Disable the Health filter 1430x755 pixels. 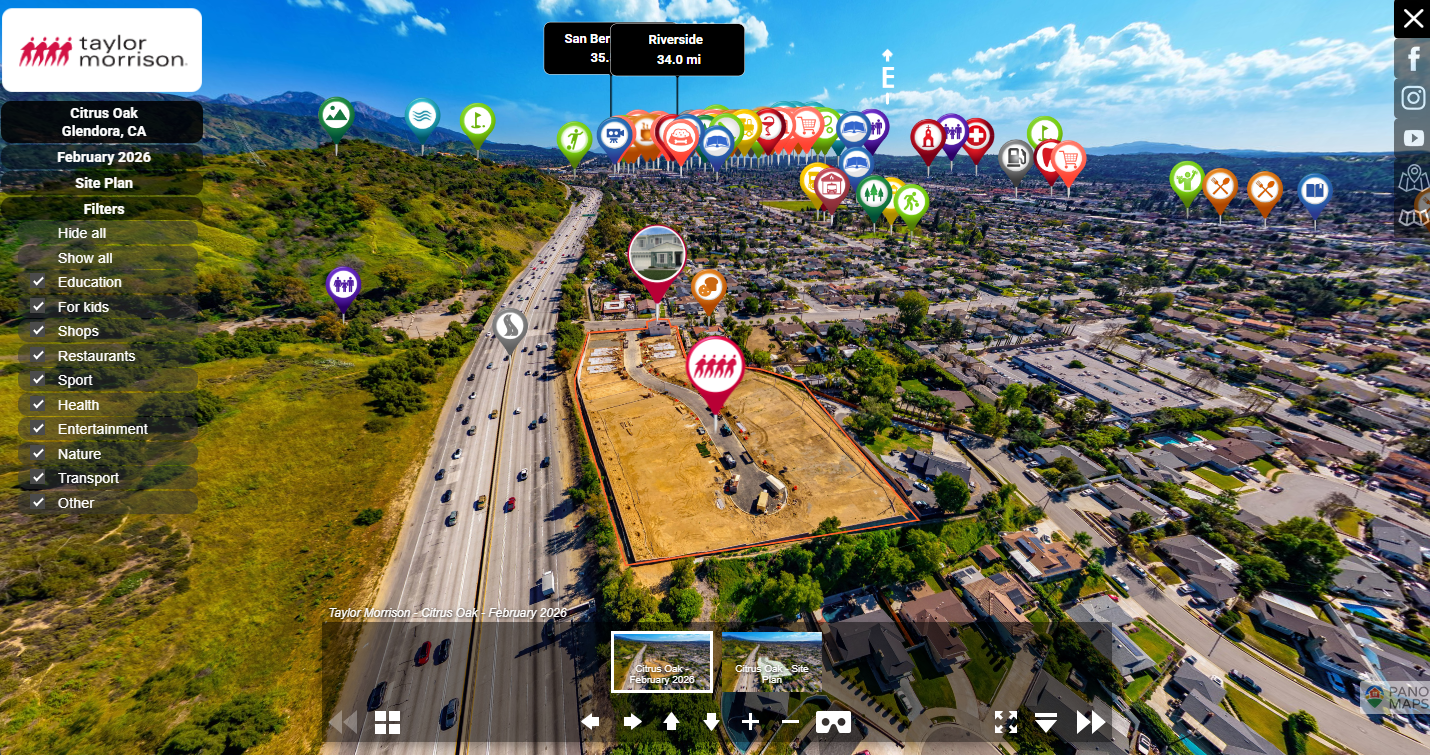[x=39, y=405]
